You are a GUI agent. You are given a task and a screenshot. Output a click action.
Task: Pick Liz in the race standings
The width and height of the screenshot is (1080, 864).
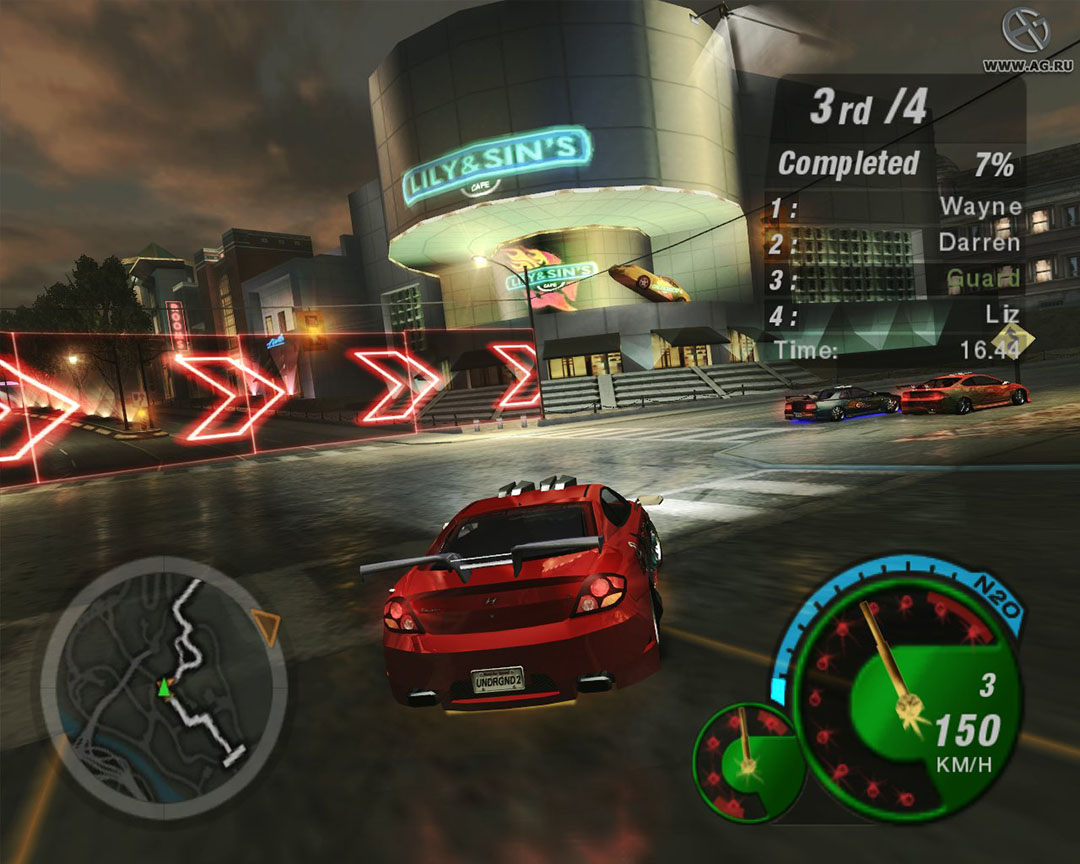(x=1003, y=314)
